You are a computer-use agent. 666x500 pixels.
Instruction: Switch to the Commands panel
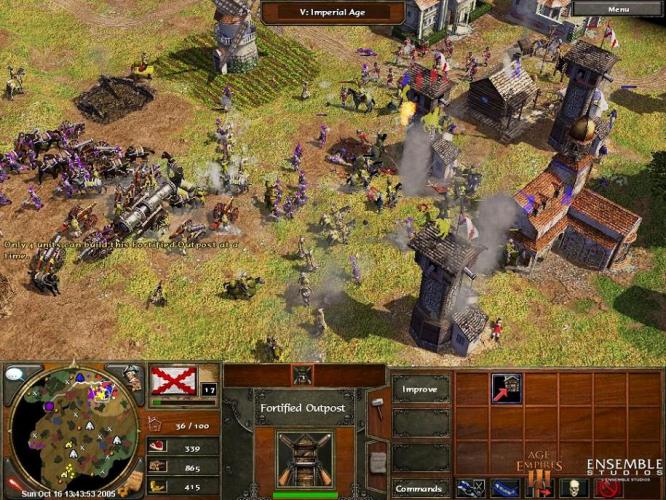[420, 489]
